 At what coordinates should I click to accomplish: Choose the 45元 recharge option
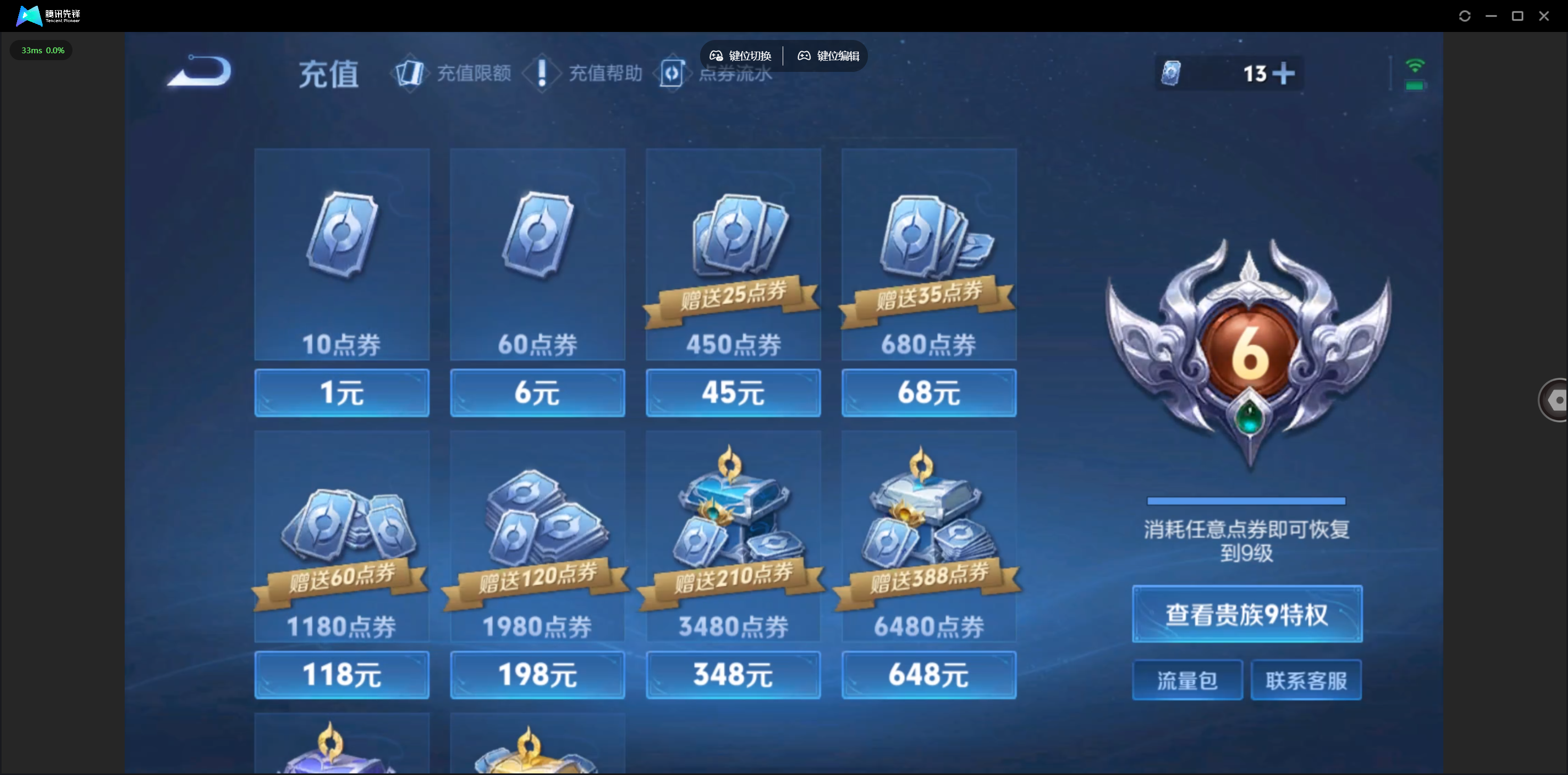point(733,393)
